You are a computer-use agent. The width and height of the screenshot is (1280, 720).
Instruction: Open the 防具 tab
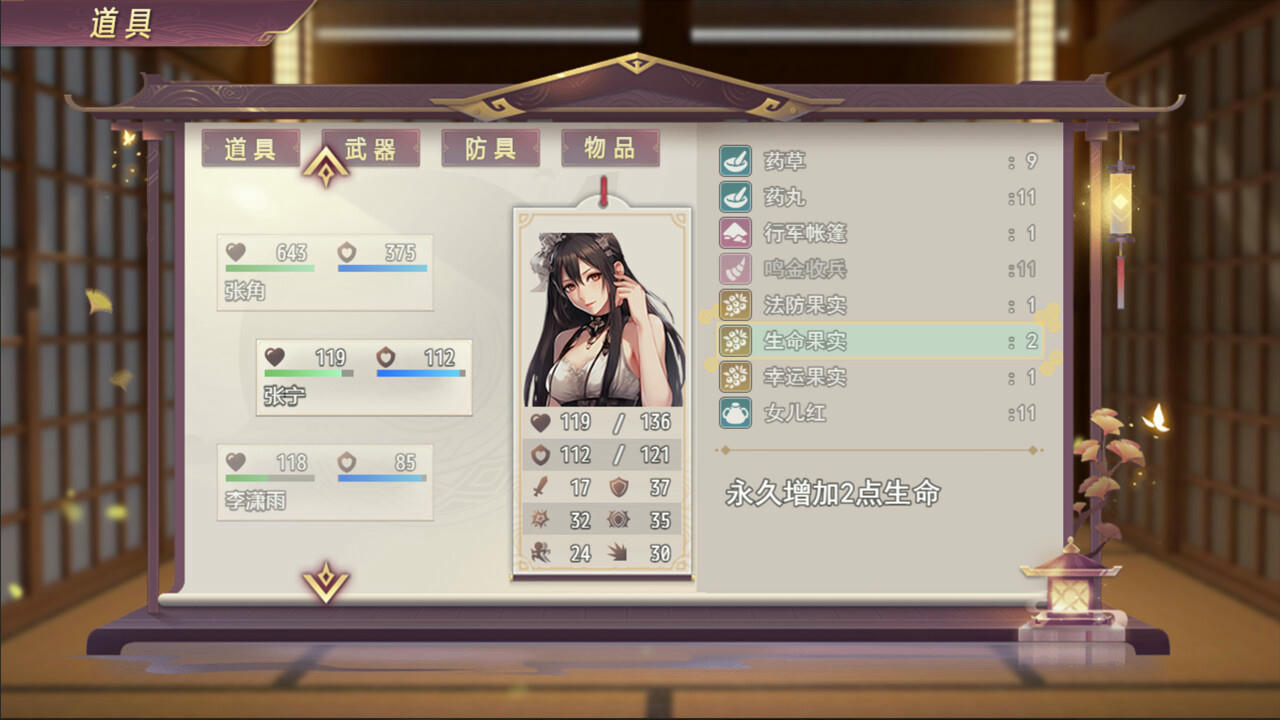point(490,148)
